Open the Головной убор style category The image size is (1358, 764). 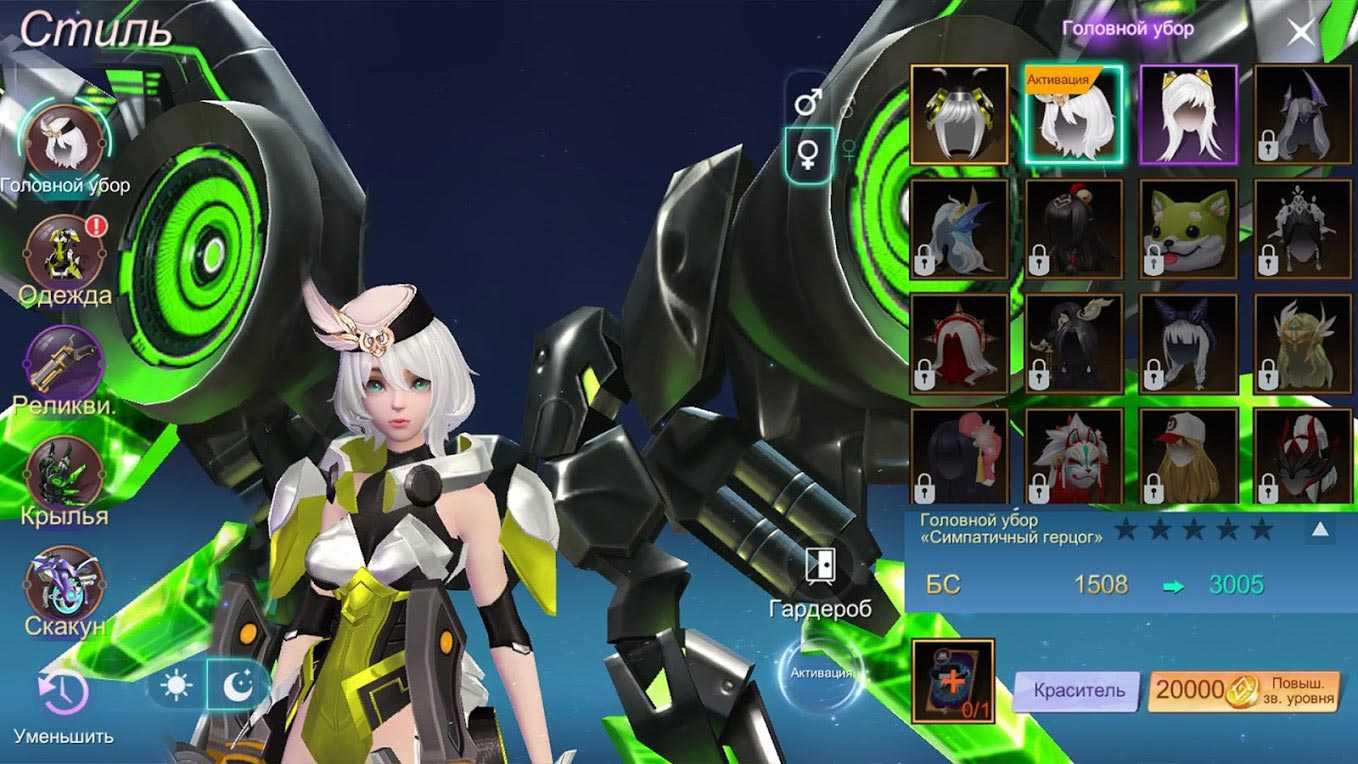(x=65, y=141)
